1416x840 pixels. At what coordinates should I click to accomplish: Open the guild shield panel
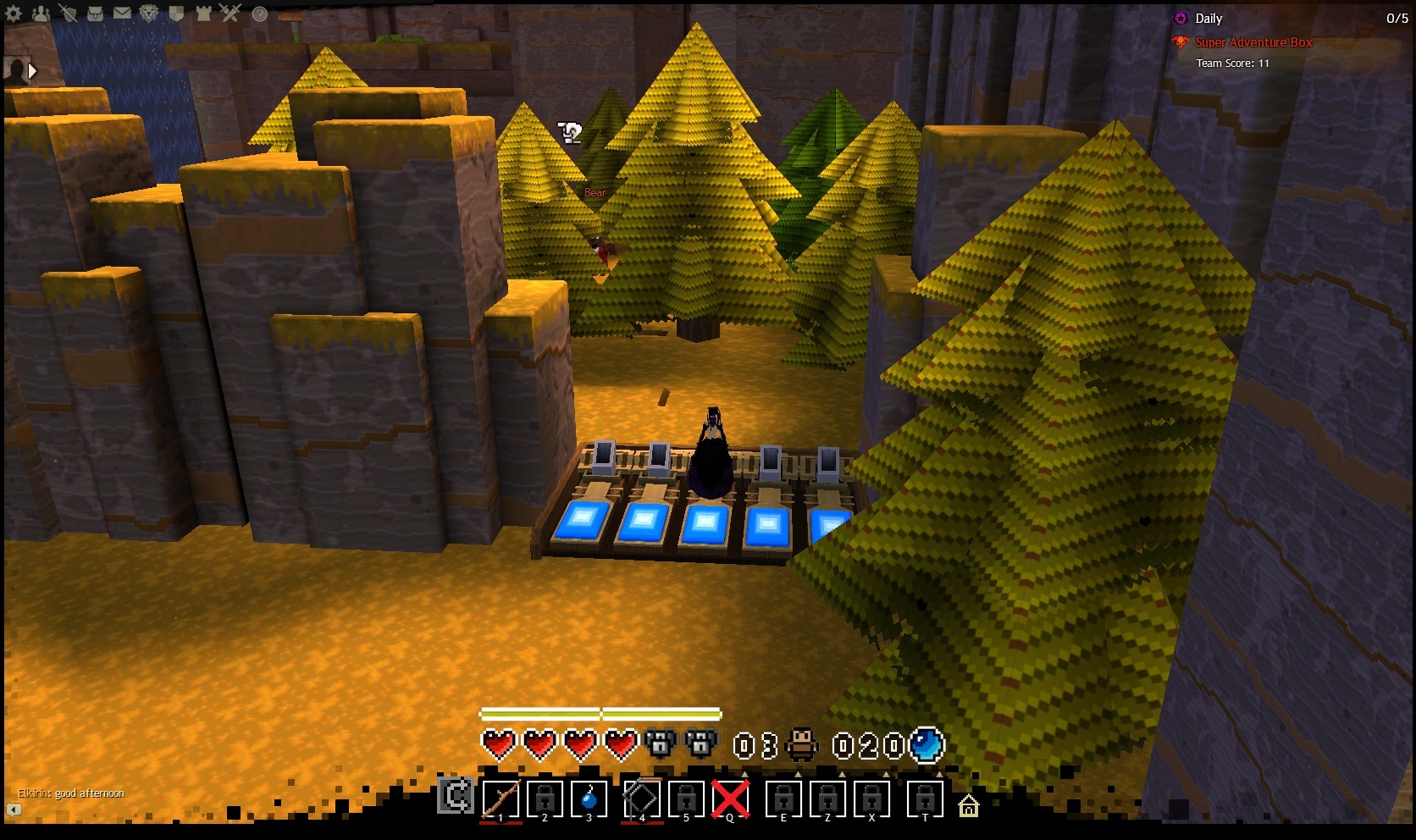[x=176, y=14]
